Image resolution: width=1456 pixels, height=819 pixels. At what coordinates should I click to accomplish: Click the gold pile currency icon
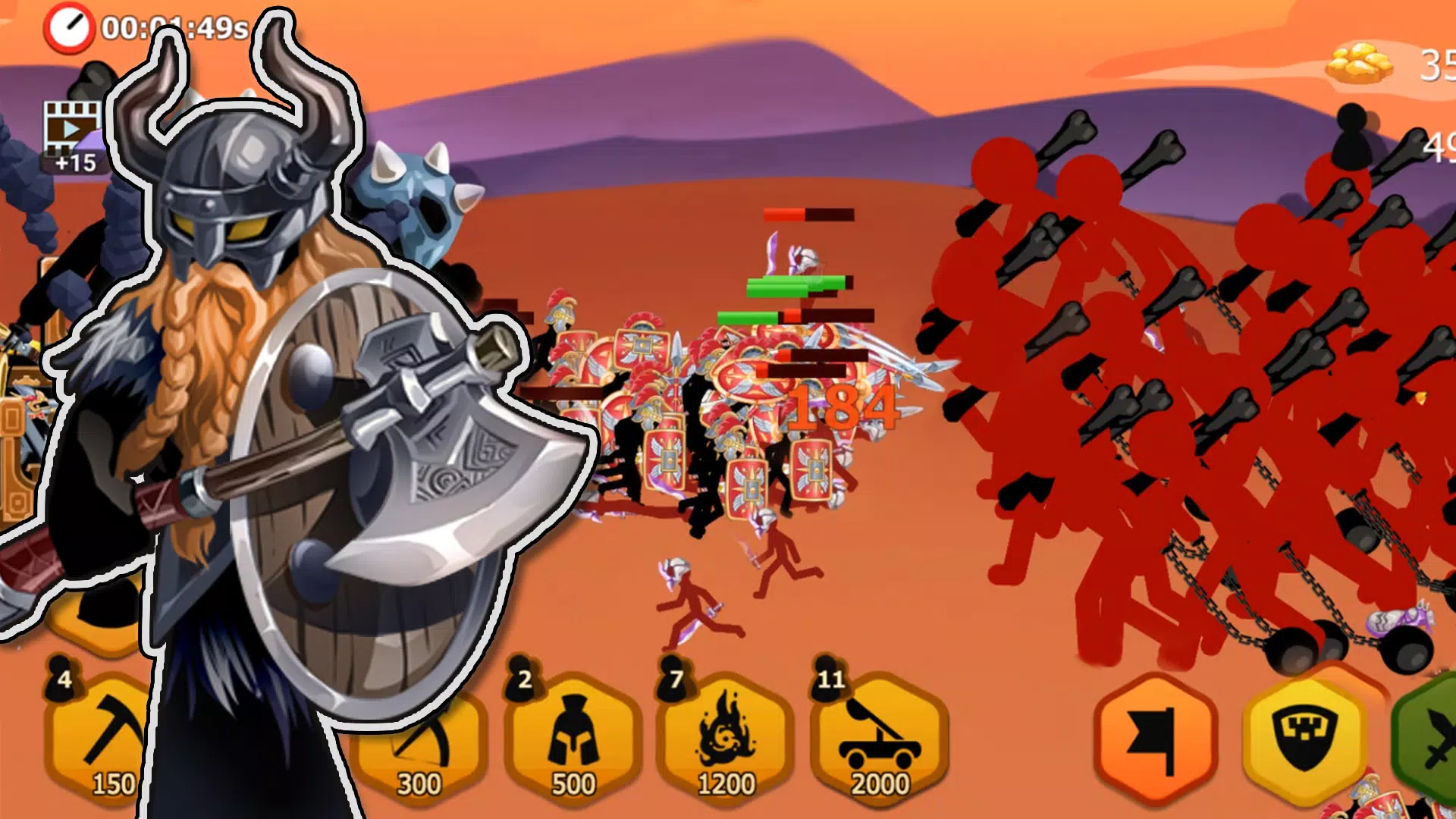tap(1361, 61)
